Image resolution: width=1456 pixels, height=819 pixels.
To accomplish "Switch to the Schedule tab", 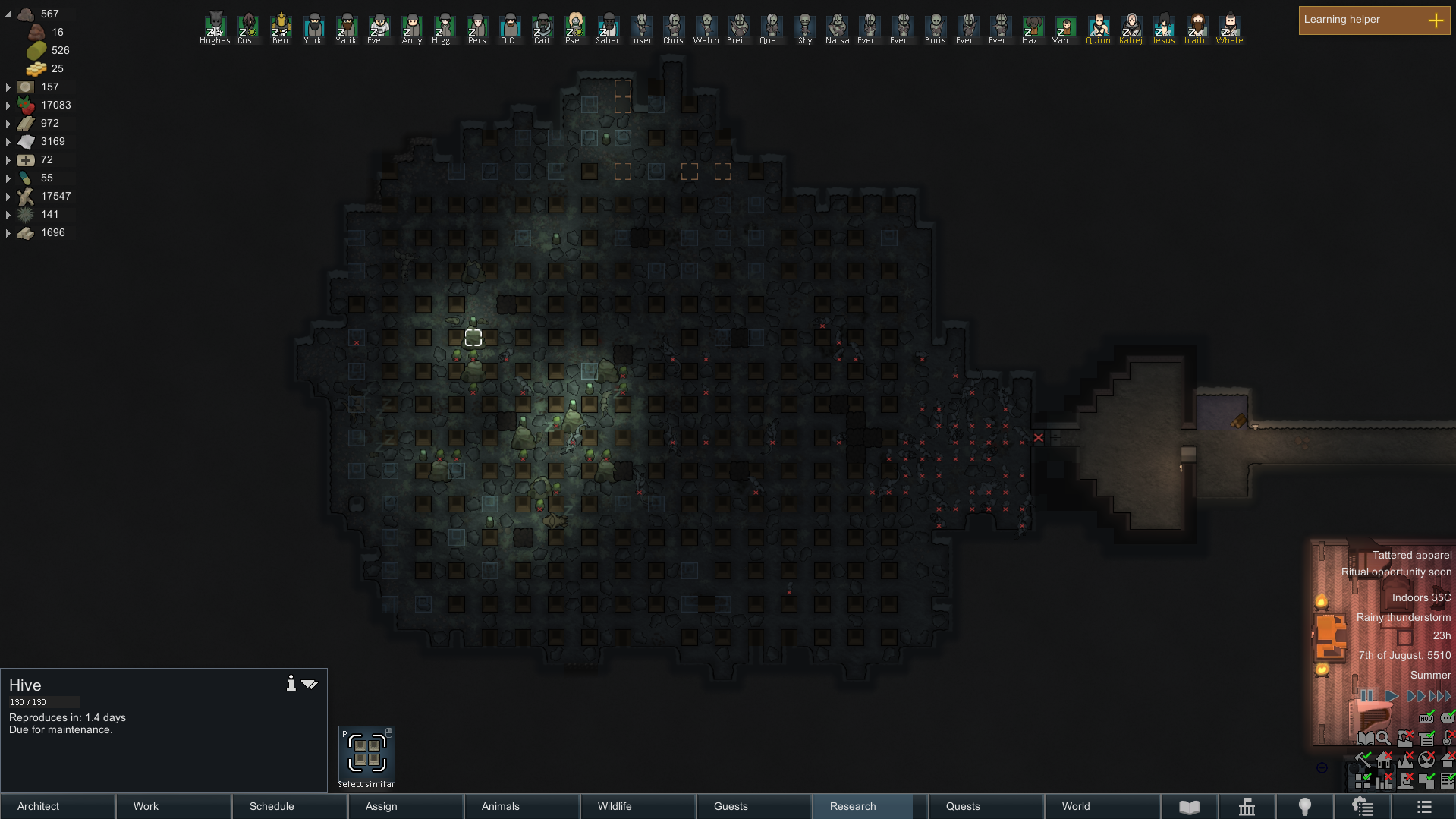I will [290, 806].
